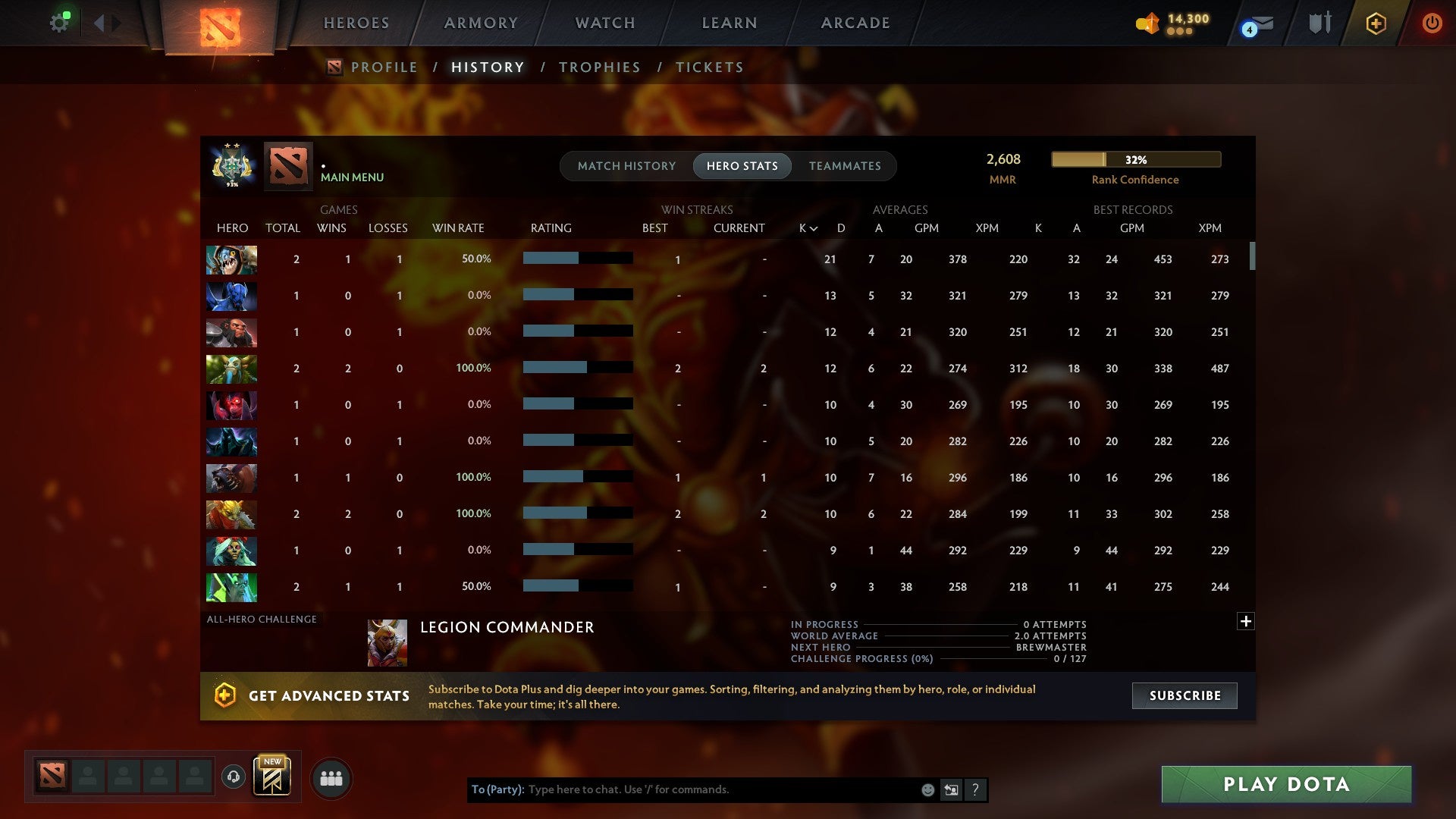Click the Armory shield and sword icon
The height and width of the screenshot is (819, 1456).
(x=1319, y=23)
